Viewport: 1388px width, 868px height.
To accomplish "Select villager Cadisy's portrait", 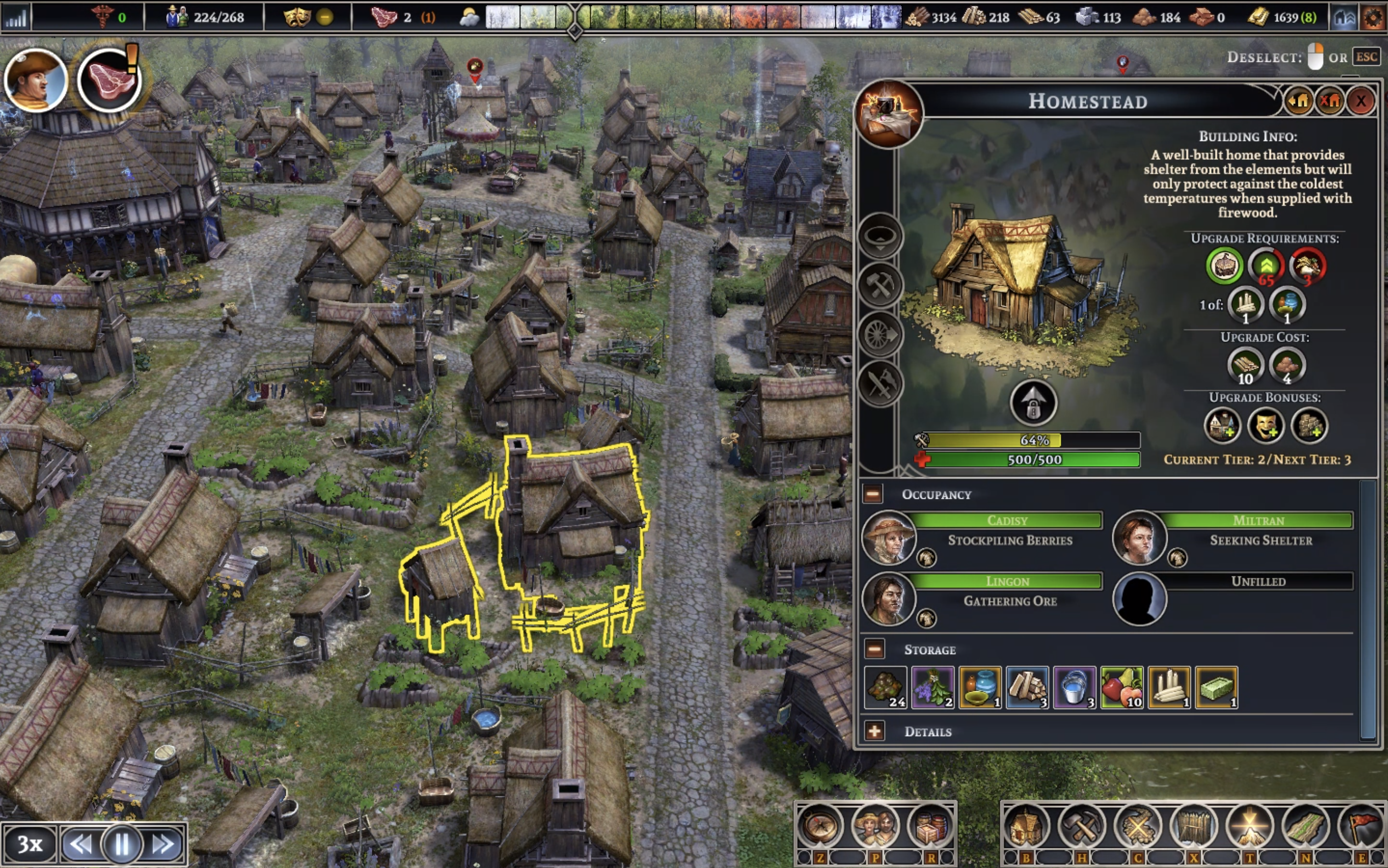I will (888, 537).
